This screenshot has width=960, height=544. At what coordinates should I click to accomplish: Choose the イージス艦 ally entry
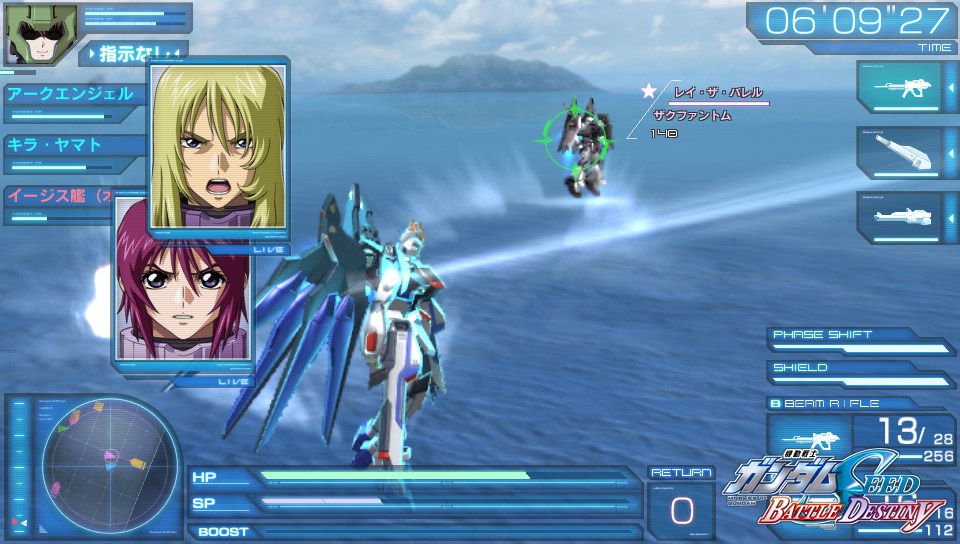(x=60, y=195)
